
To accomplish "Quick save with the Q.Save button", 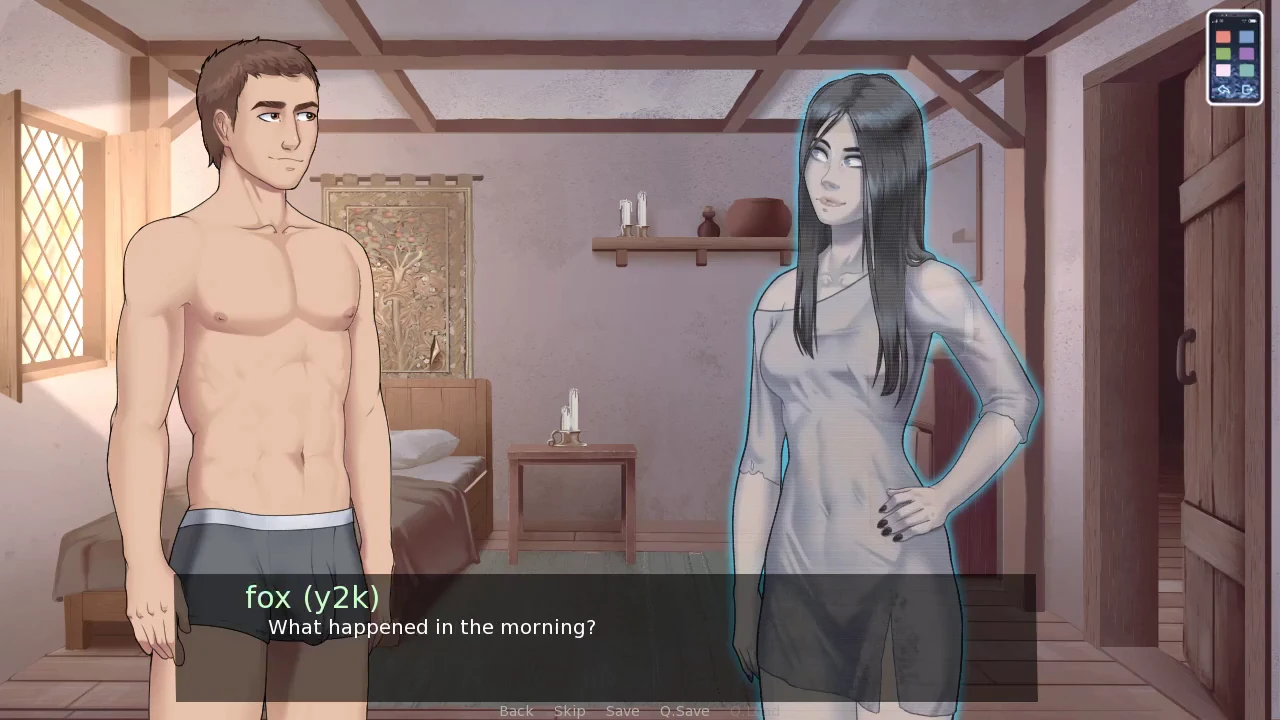I will point(684,711).
